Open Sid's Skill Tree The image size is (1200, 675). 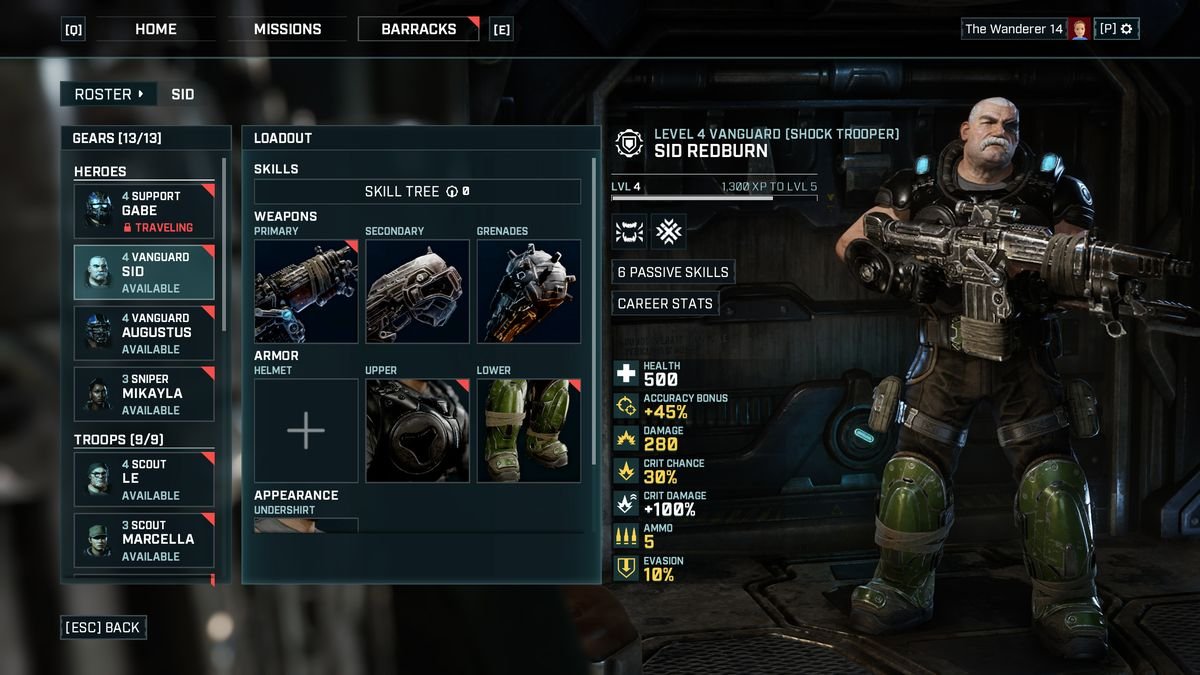pos(417,191)
